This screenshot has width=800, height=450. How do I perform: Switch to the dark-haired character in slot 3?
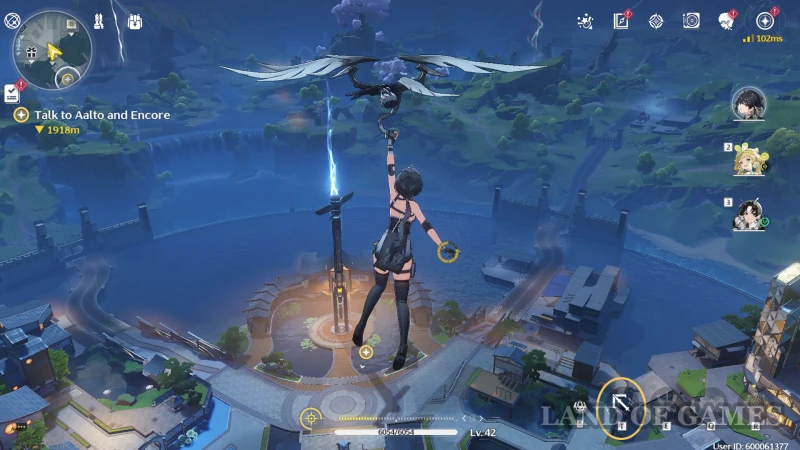tap(749, 215)
